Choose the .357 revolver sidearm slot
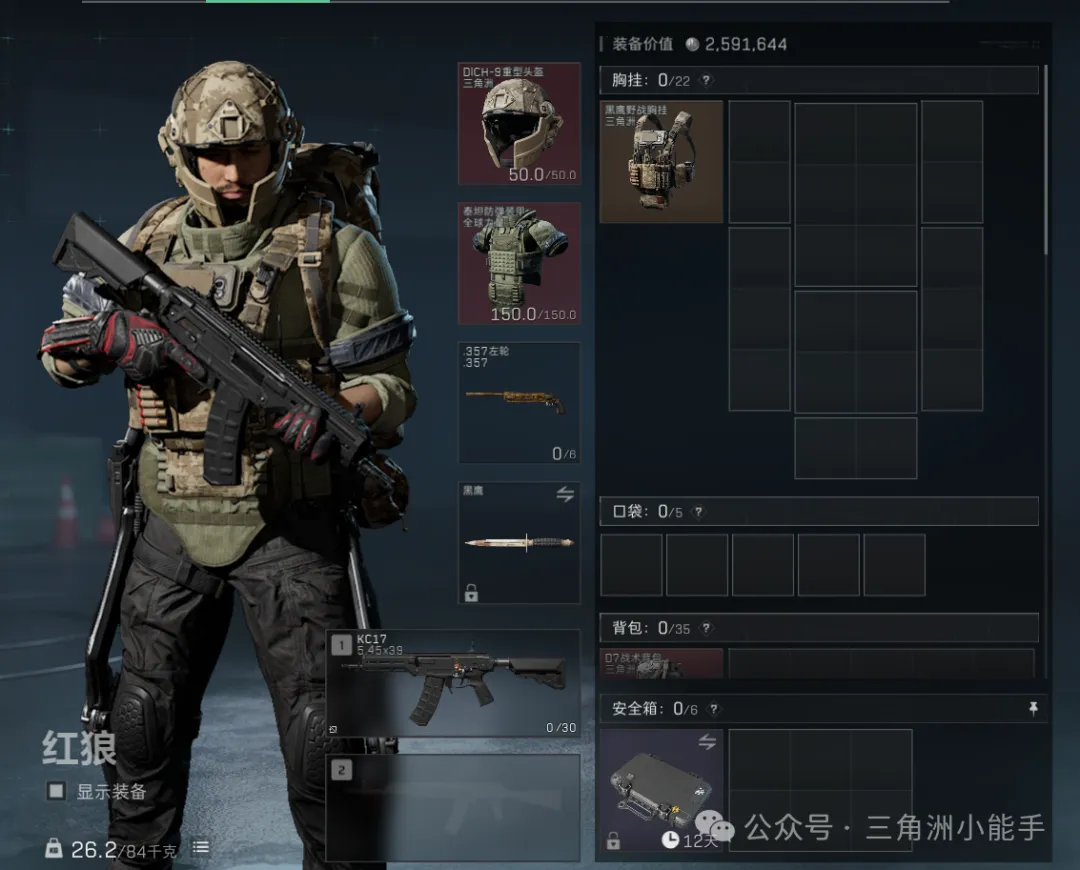 click(519, 402)
